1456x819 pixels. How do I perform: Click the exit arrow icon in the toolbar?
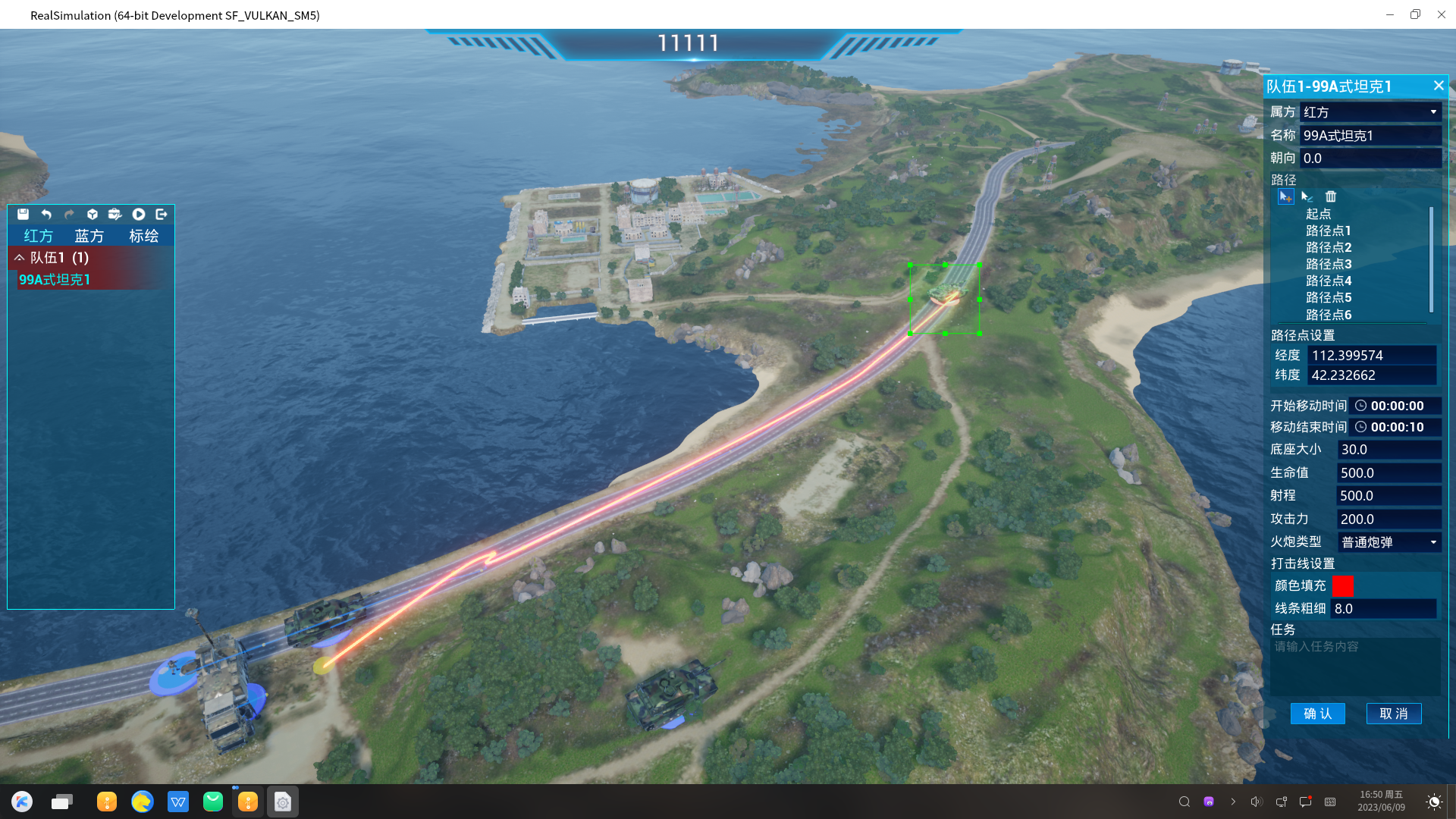coord(162,215)
